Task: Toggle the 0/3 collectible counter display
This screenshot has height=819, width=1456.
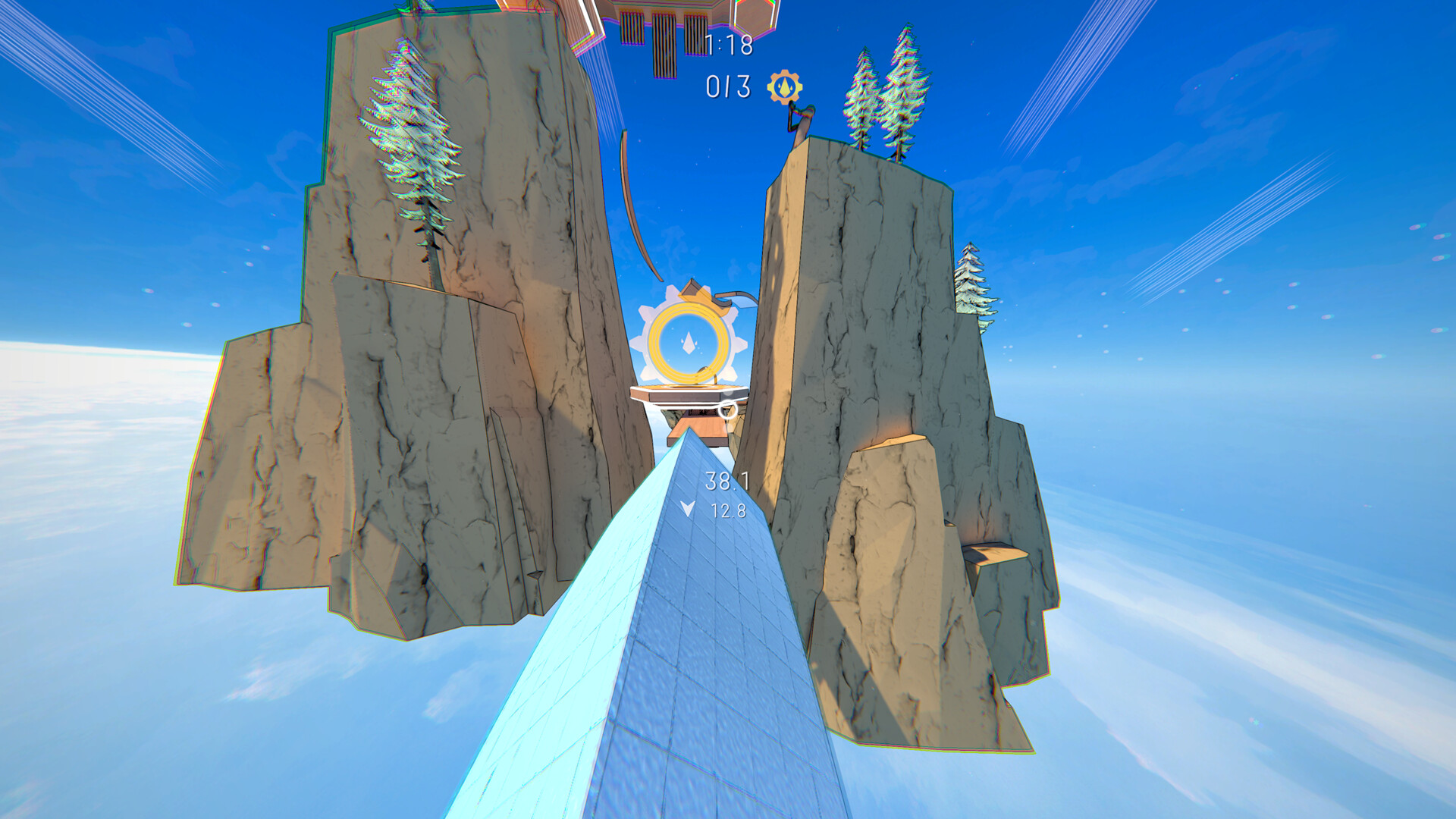Action: (728, 86)
